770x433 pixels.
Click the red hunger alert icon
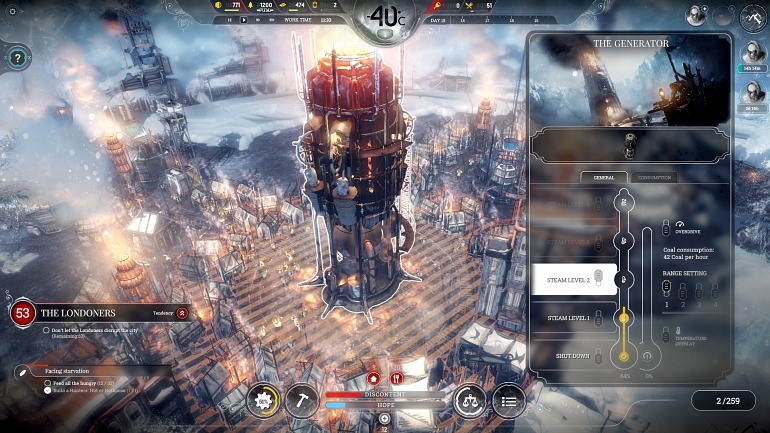point(397,378)
